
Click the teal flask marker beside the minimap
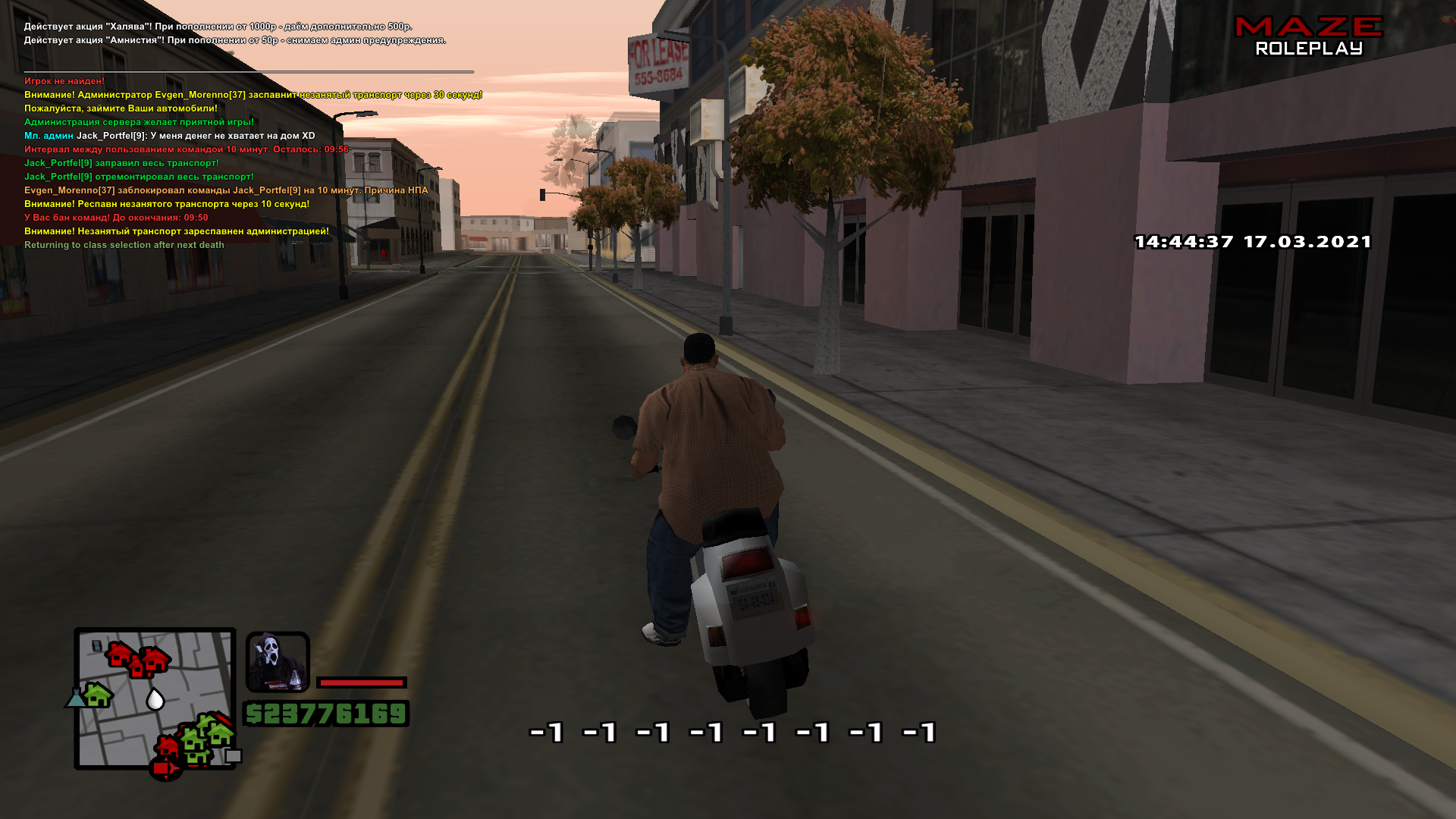[75, 698]
